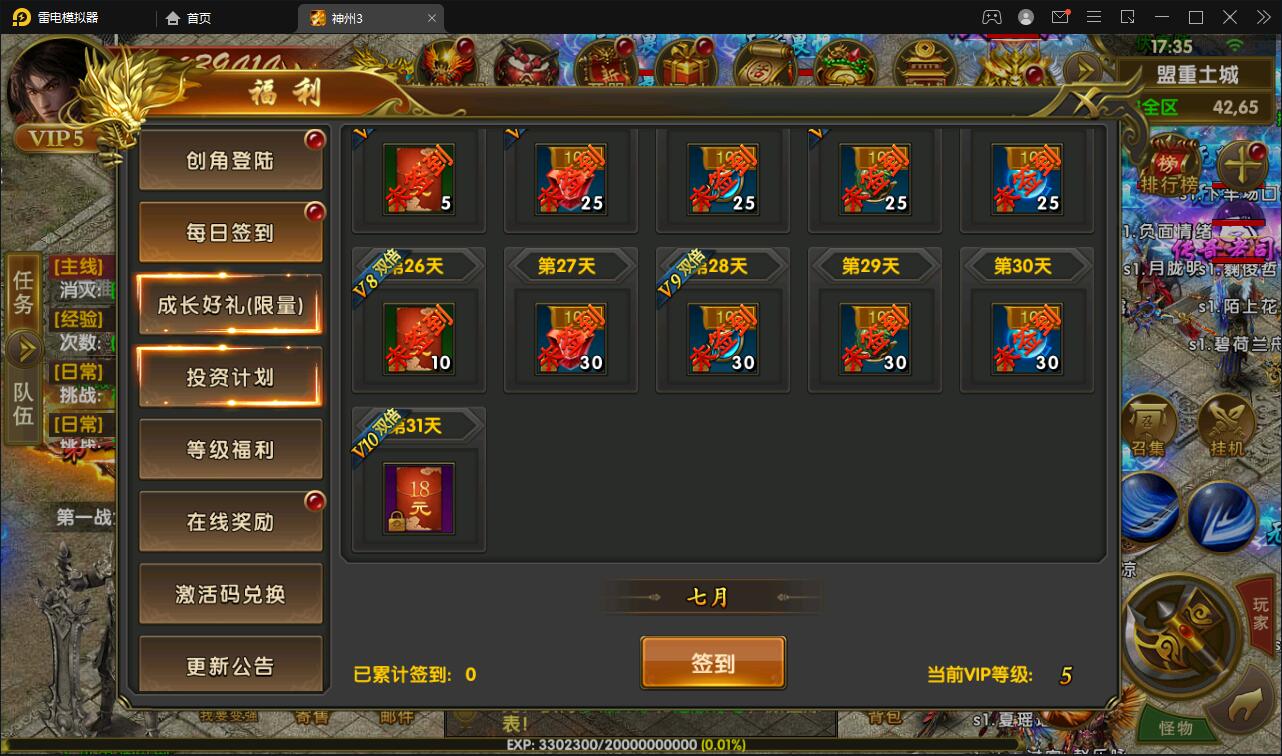The image size is (1282, 756).
Task: Toggle the mount icon below the minimap
Action: tap(1245, 705)
